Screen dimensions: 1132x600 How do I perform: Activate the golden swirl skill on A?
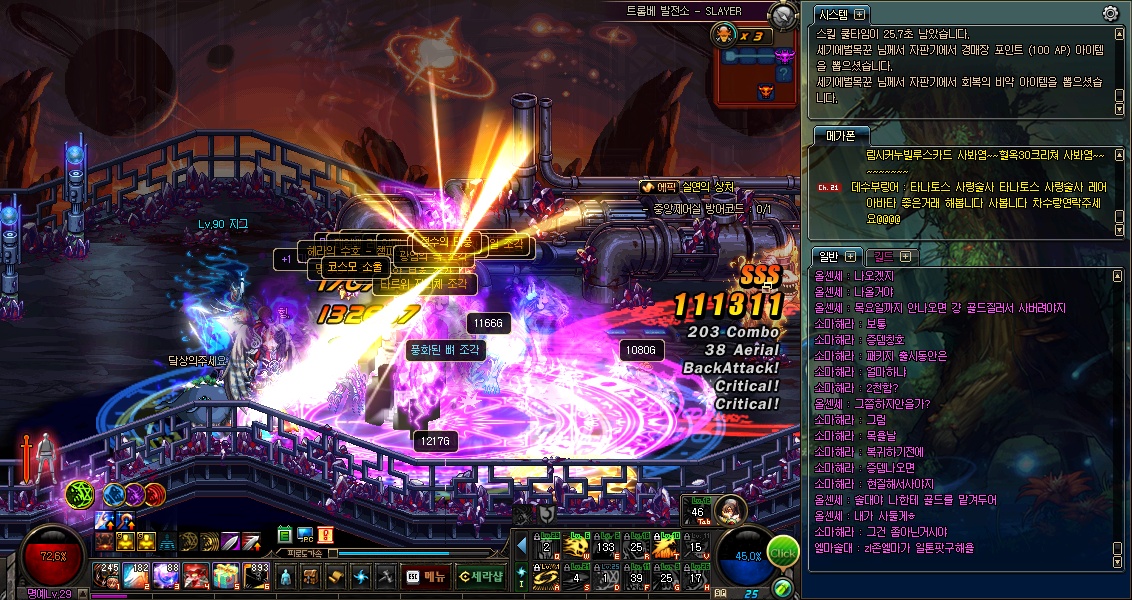click(546, 577)
